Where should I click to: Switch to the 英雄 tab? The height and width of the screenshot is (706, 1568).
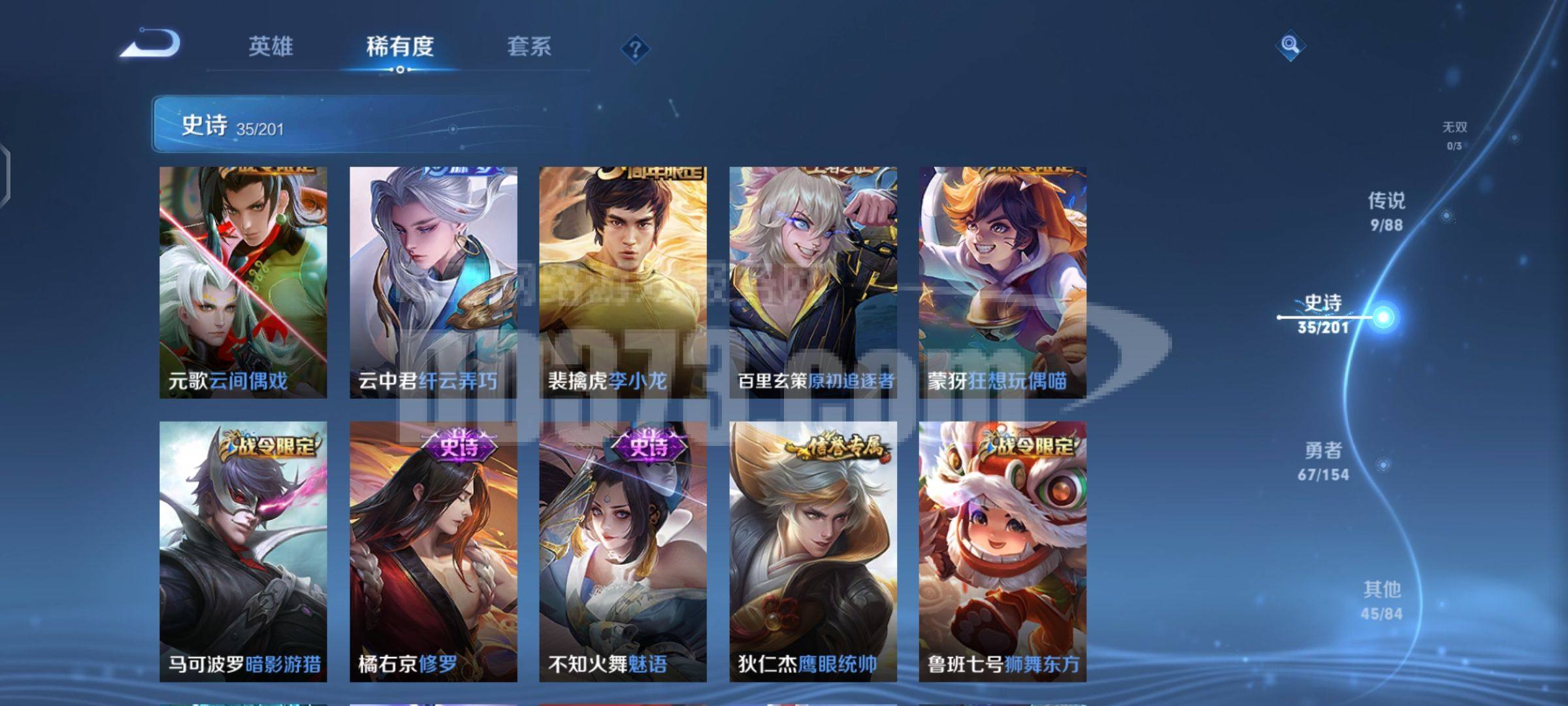tap(270, 46)
